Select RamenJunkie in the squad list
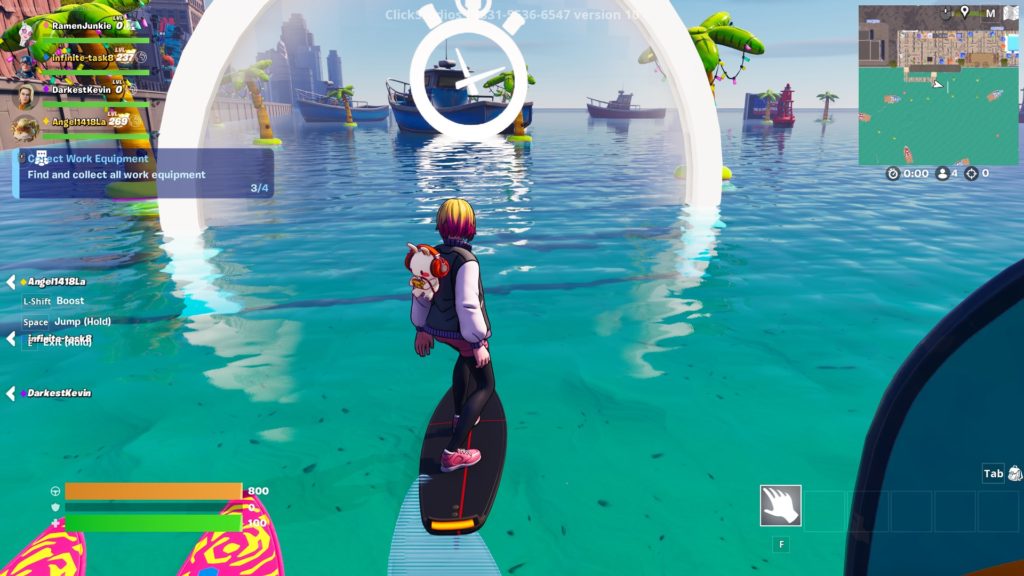Viewport: 1024px width, 576px height. (x=82, y=26)
